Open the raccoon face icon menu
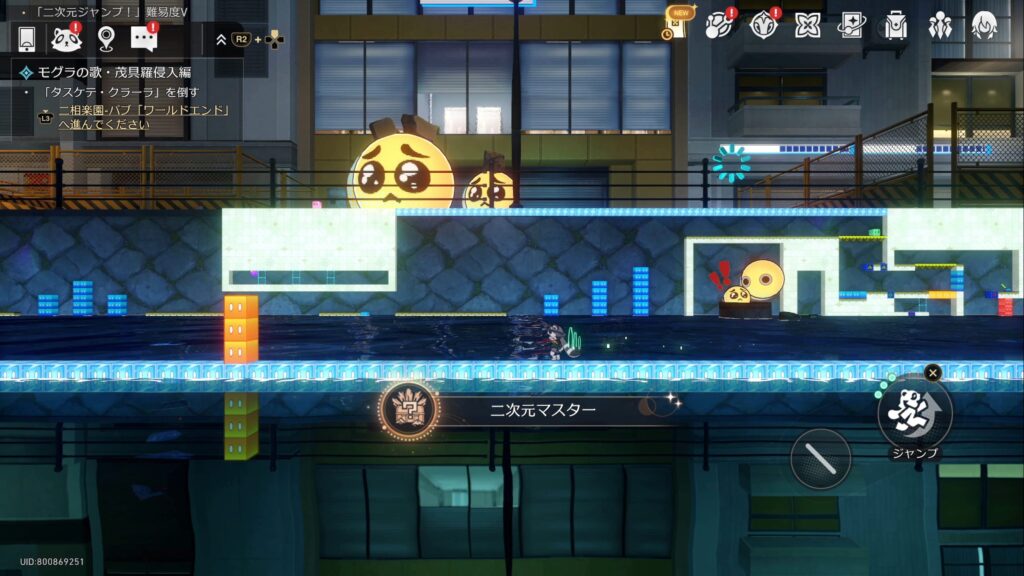This screenshot has height=576, width=1024. (x=65, y=40)
